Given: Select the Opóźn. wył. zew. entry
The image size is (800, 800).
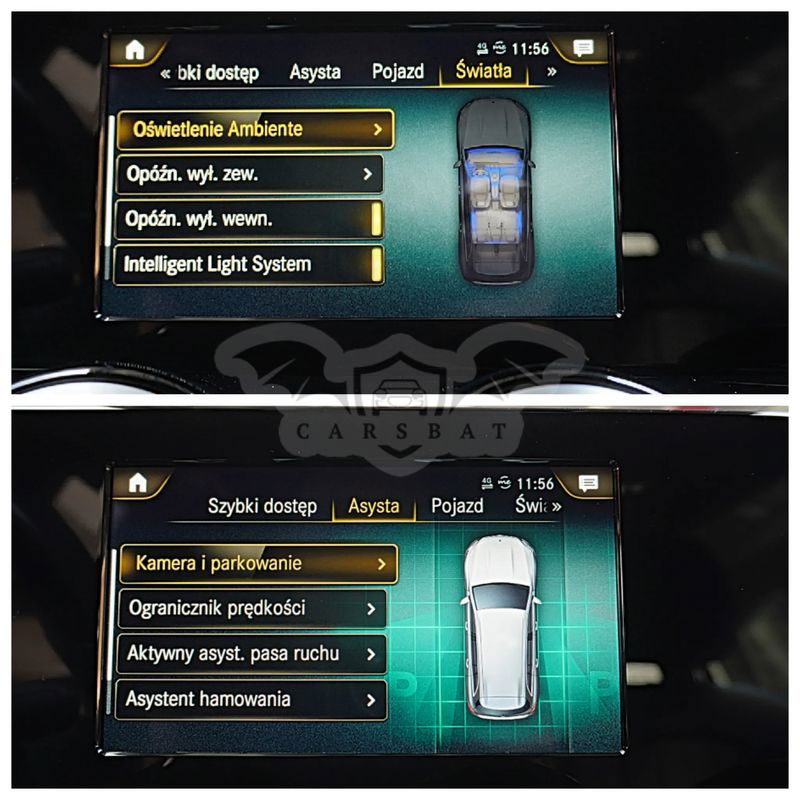Looking at the screenshot, I should coord(249,174).
